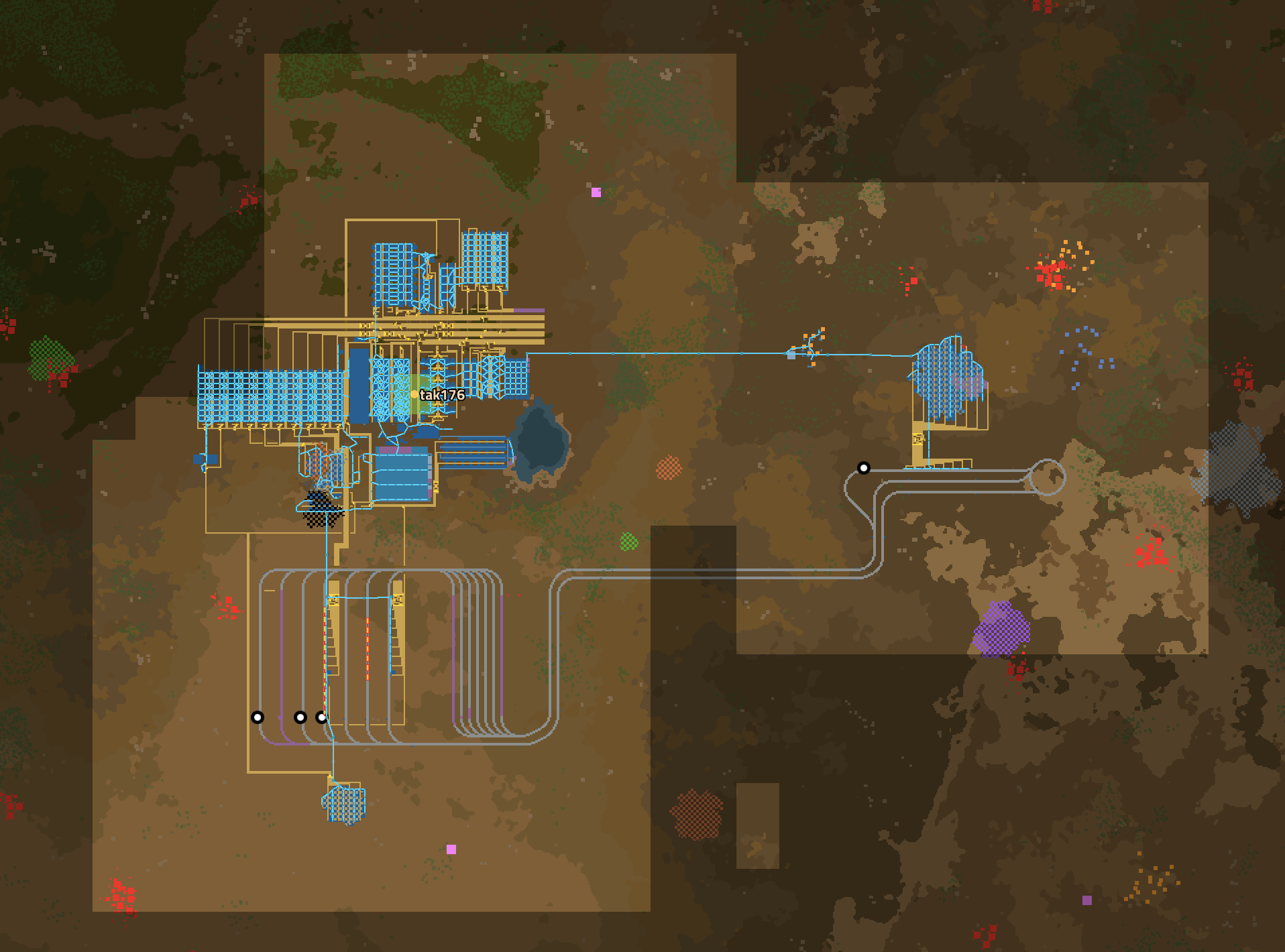Click the tak176 player marker
1285x952 pixels.
(414, 394)
